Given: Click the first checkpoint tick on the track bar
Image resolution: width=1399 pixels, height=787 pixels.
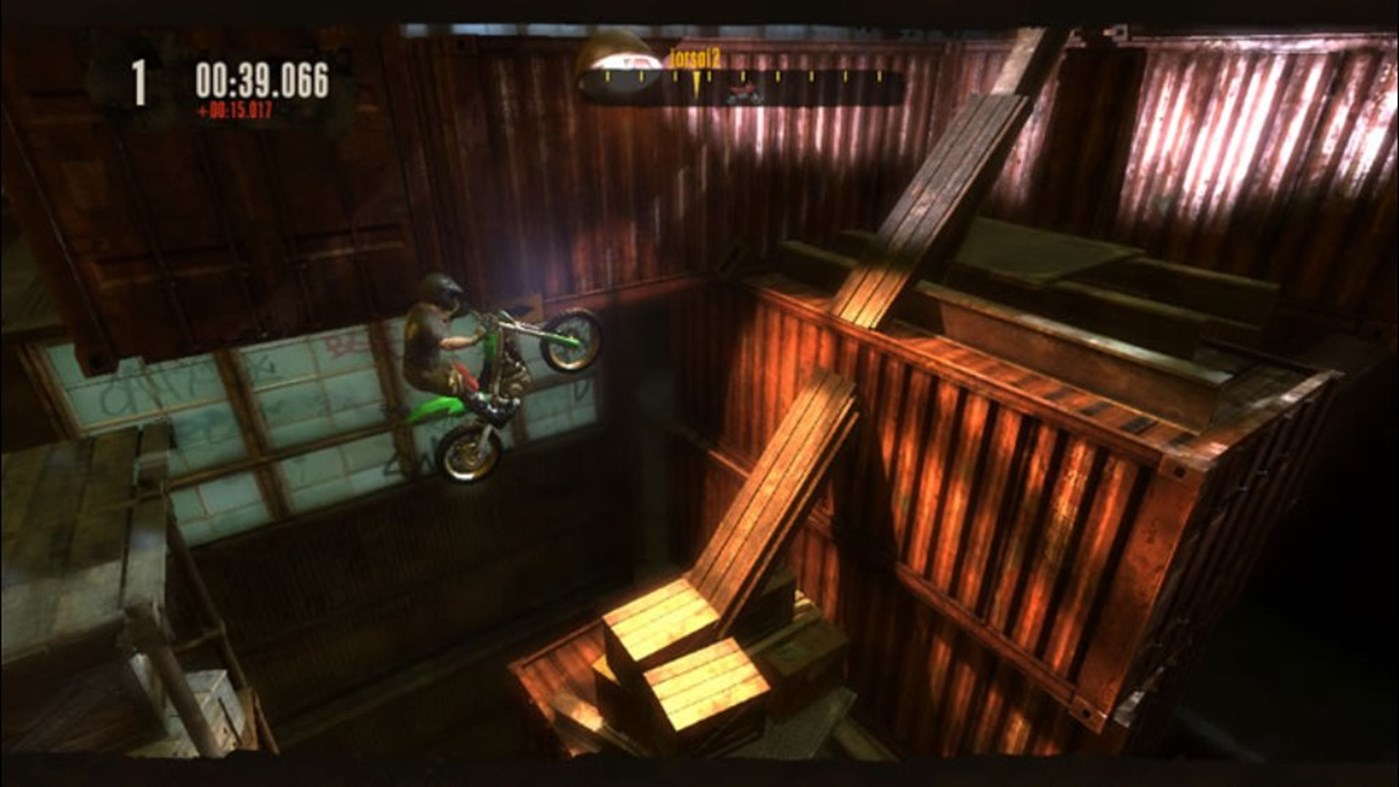Looking at the screenshot, I should pyautogui.click(x=607, y=77).
